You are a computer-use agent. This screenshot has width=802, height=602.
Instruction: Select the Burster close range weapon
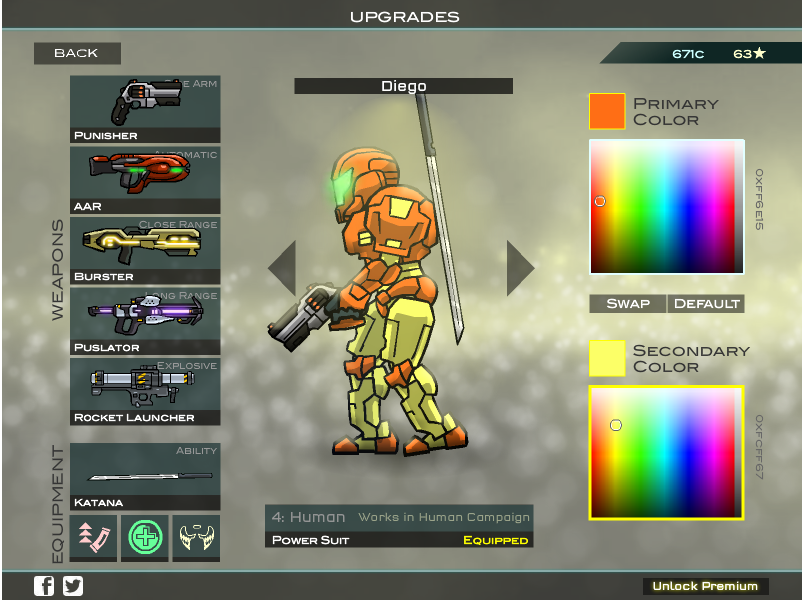coord(145,250)
